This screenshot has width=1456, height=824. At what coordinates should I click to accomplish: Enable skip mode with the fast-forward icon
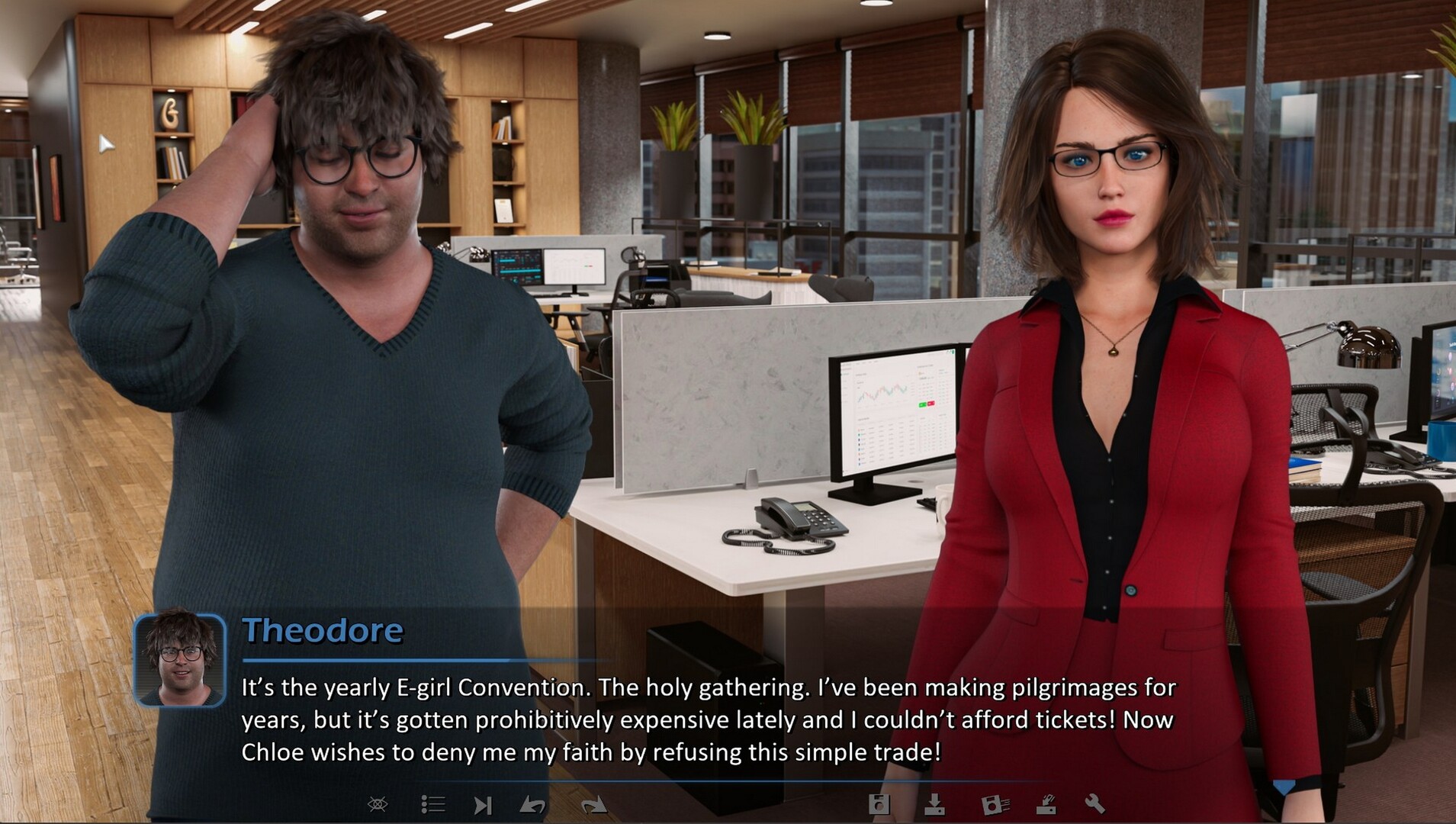(x=484, y=806)
